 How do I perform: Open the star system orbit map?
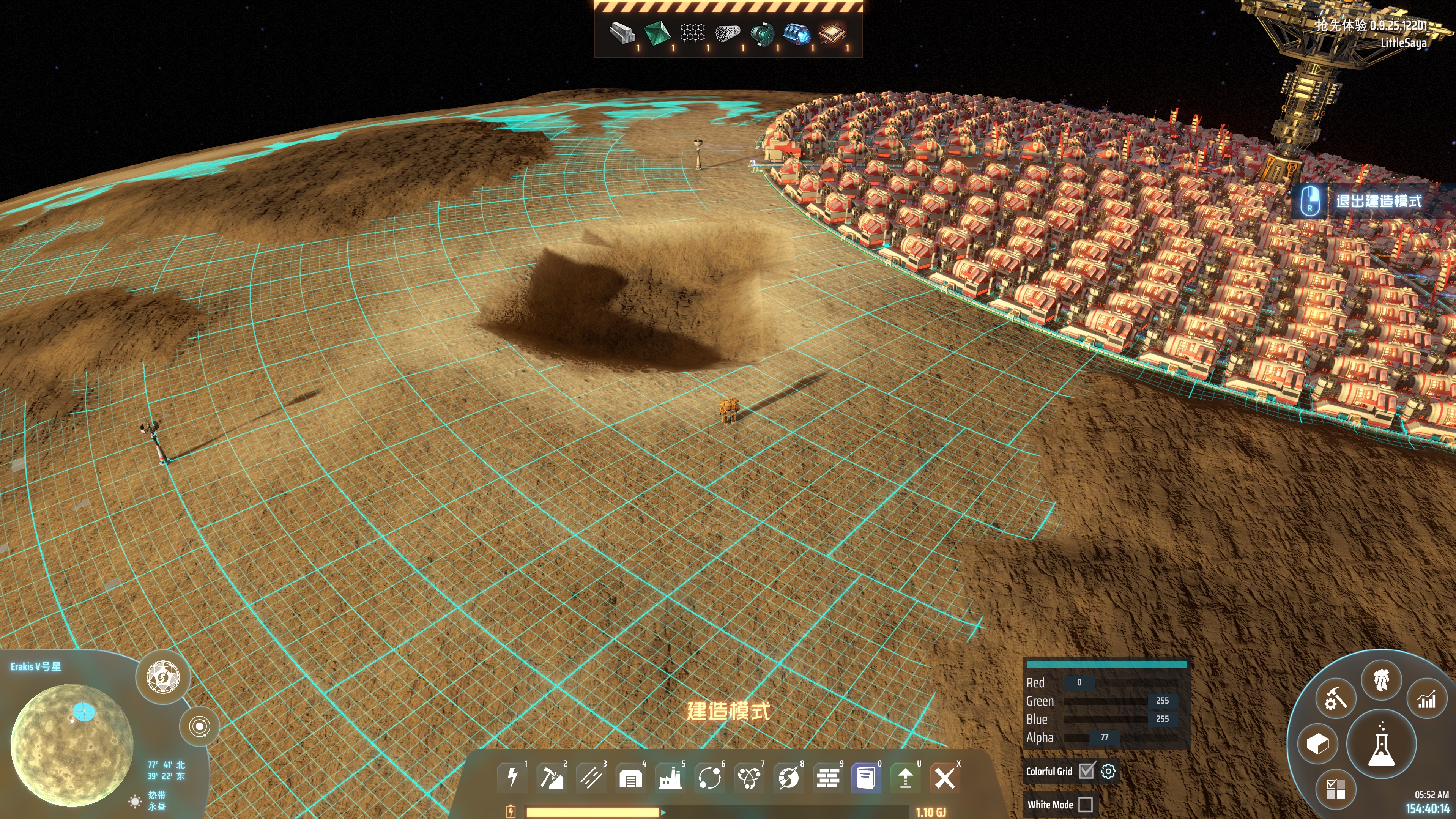pos(200,726)
